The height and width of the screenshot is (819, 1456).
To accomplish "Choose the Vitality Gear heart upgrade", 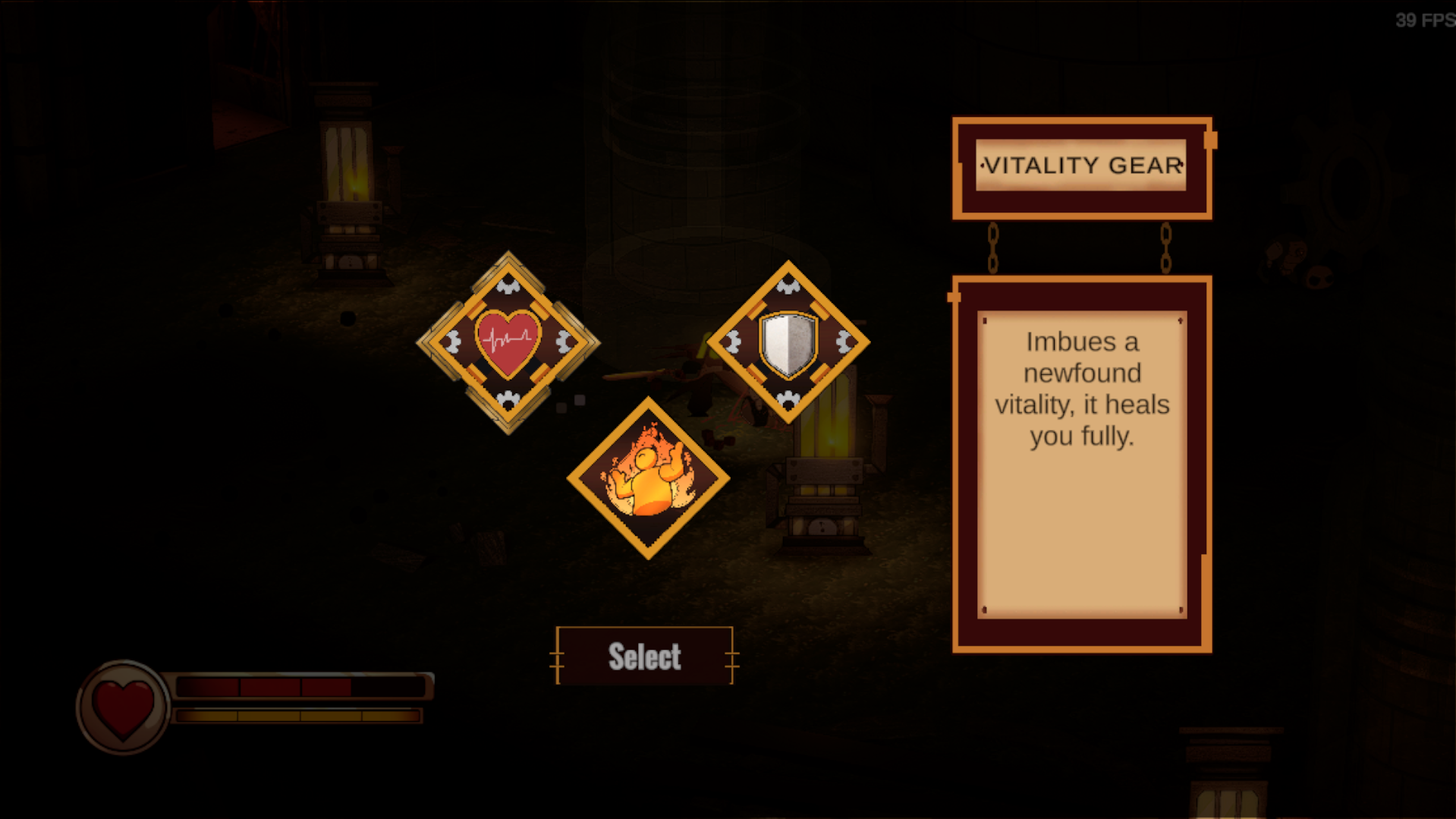I will (508, 342).
